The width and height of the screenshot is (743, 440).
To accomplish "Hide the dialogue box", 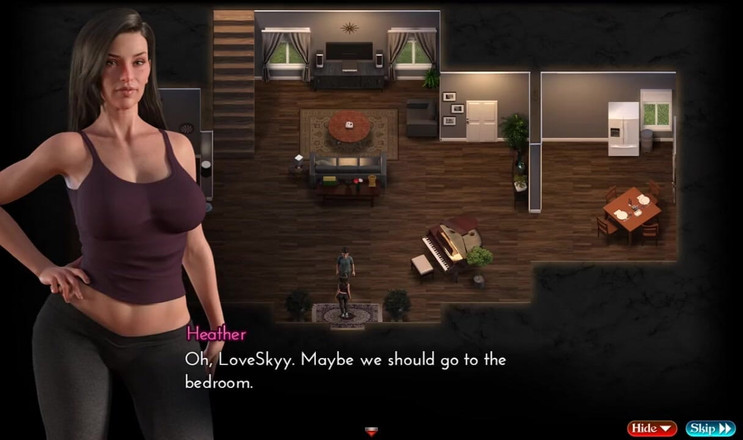I will coord(651,428).
